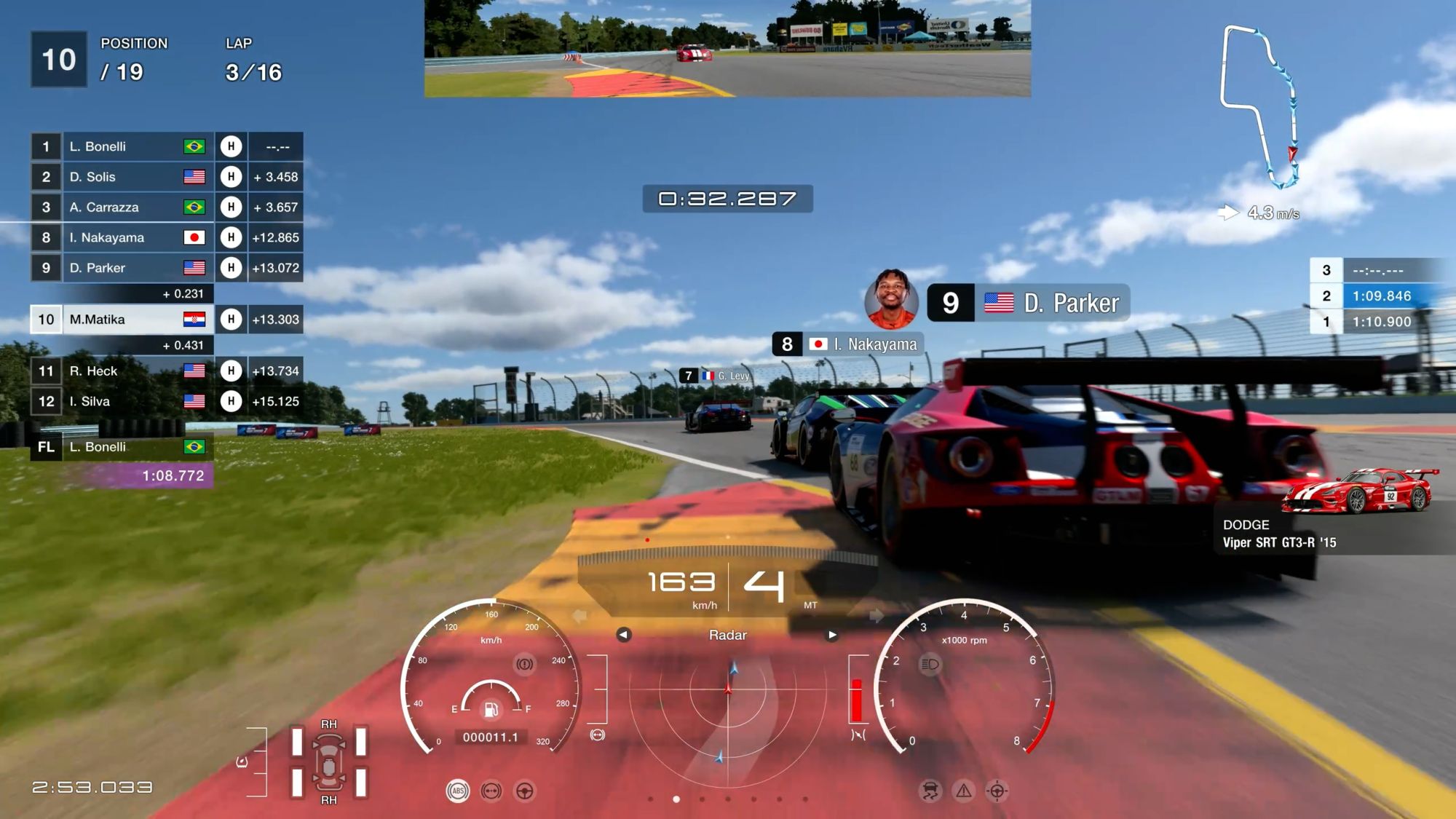Switch Radar display to previous page

[623, 635]
